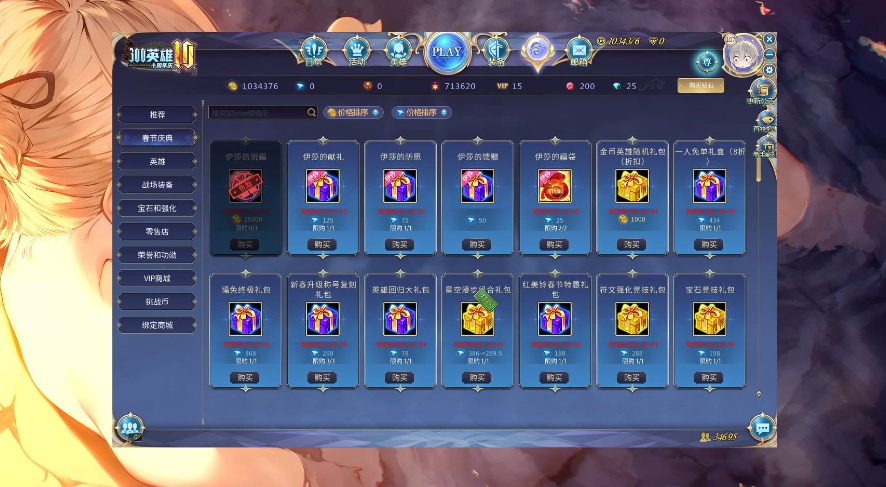Start a match with the PLAY button
Screen dimensions: 886x487
pyautogui.click(x=447, y=51)
